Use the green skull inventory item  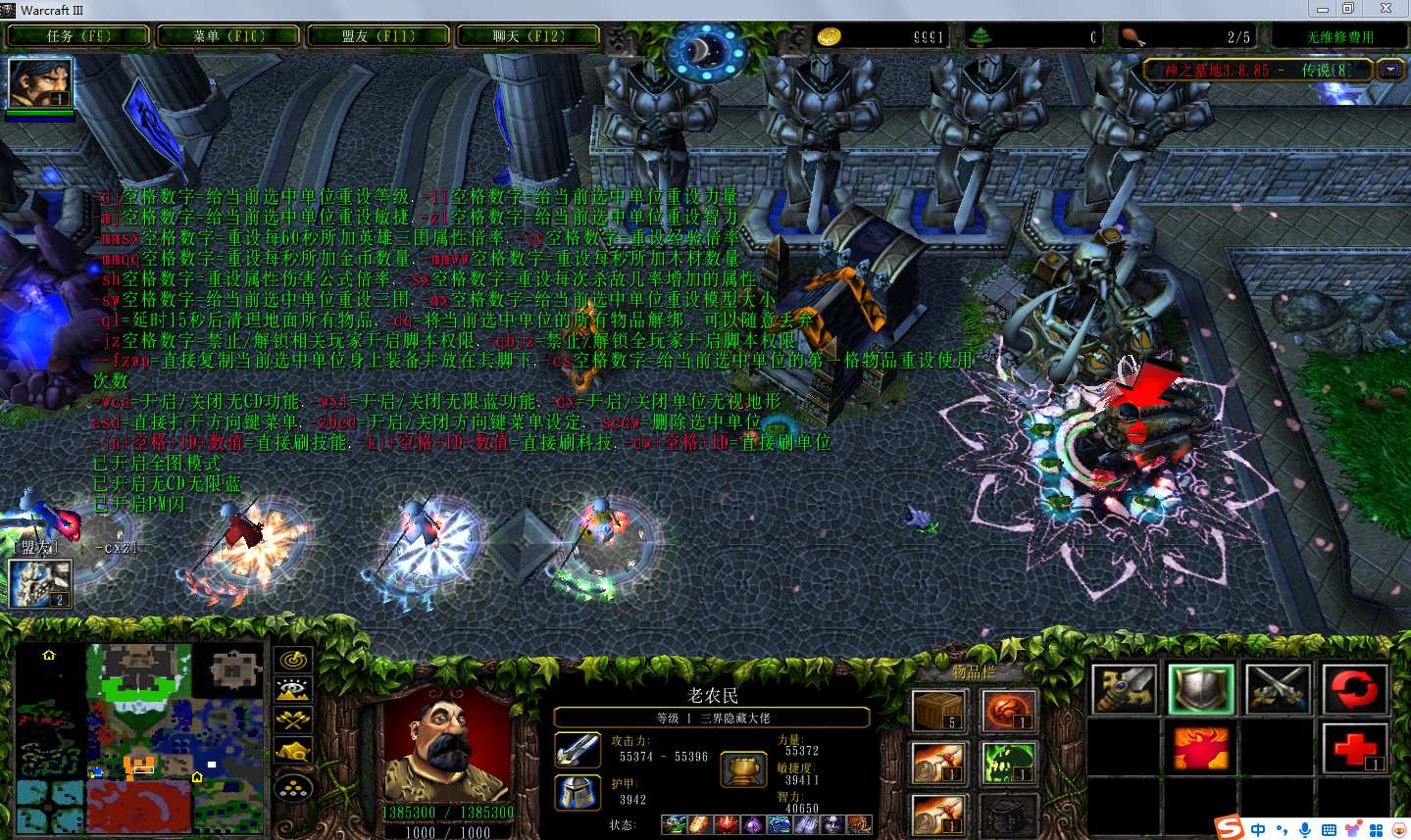pos(1008,764)
